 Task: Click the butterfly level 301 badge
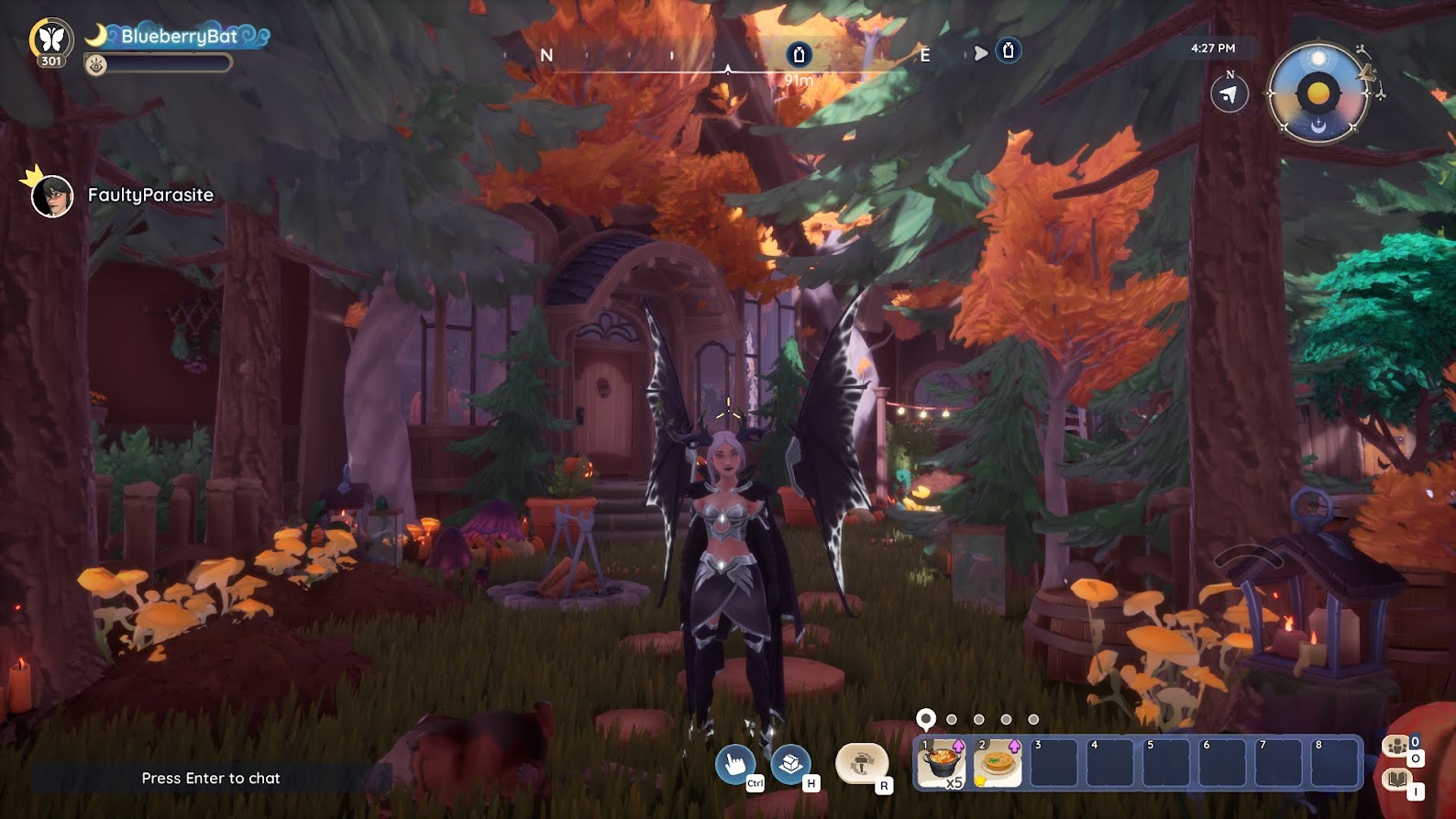pyautogui.click(x=51, y=40)
